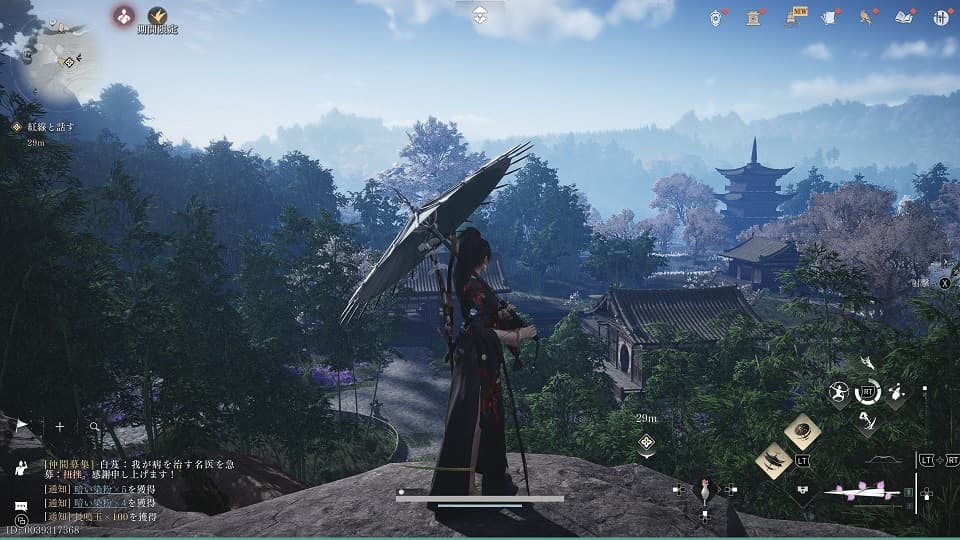Activate the round bowl skill diamond
This screenshot has width=960, height=540.
pyautogui.click(x=802, y=431)
